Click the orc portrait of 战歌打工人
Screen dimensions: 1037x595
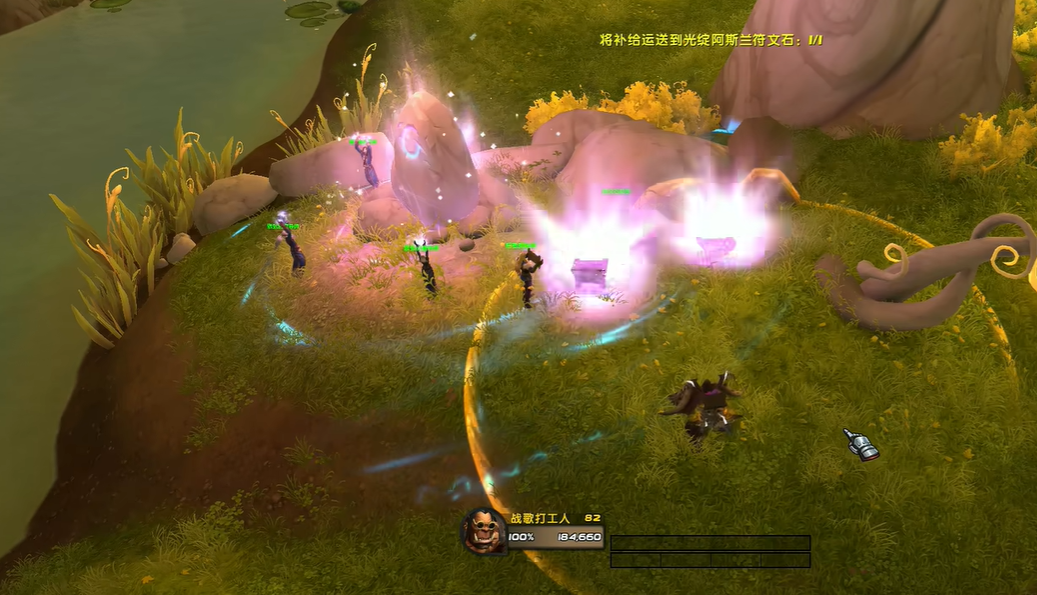pos(483,531)
